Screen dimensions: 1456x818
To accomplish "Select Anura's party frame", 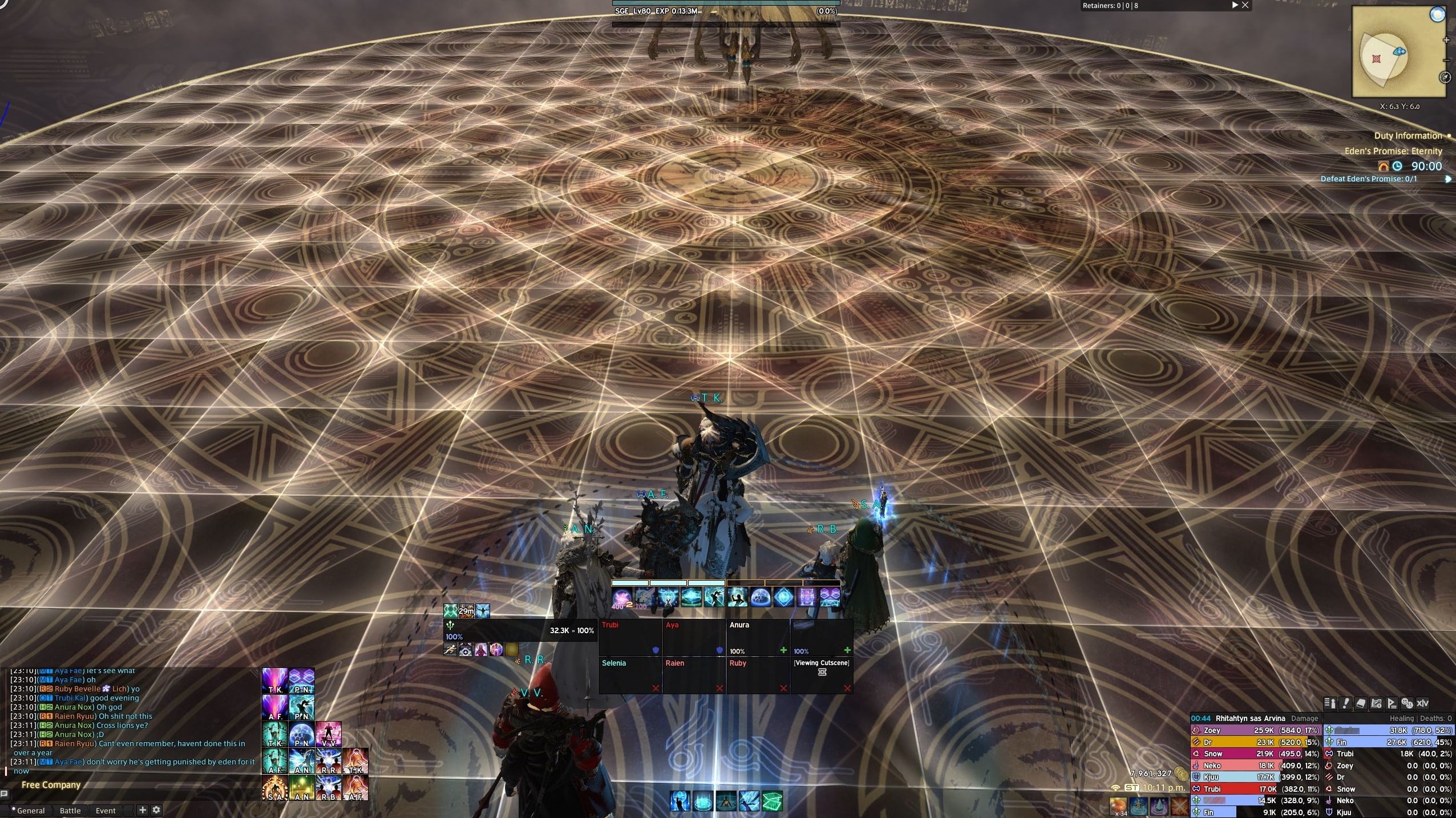I will coord(758,637).
